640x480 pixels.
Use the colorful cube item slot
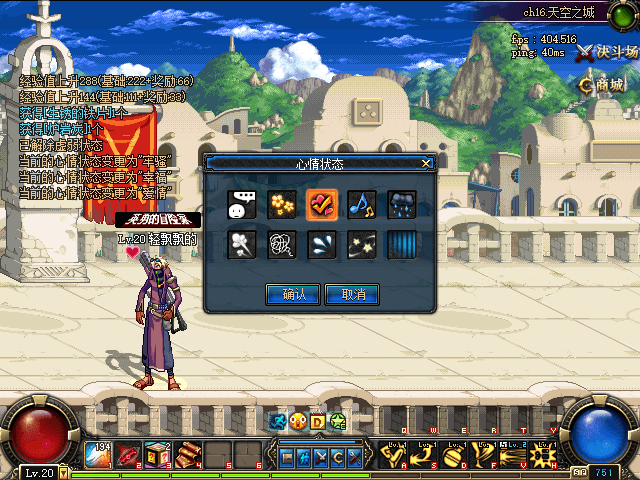pyautogui.click(x=157, y=455)
